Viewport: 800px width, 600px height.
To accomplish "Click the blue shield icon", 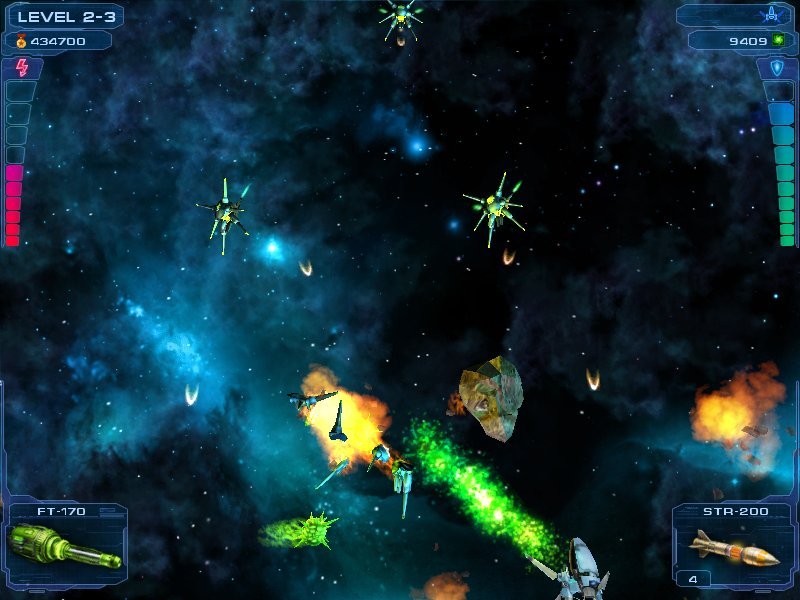I will tap(776, 68).
